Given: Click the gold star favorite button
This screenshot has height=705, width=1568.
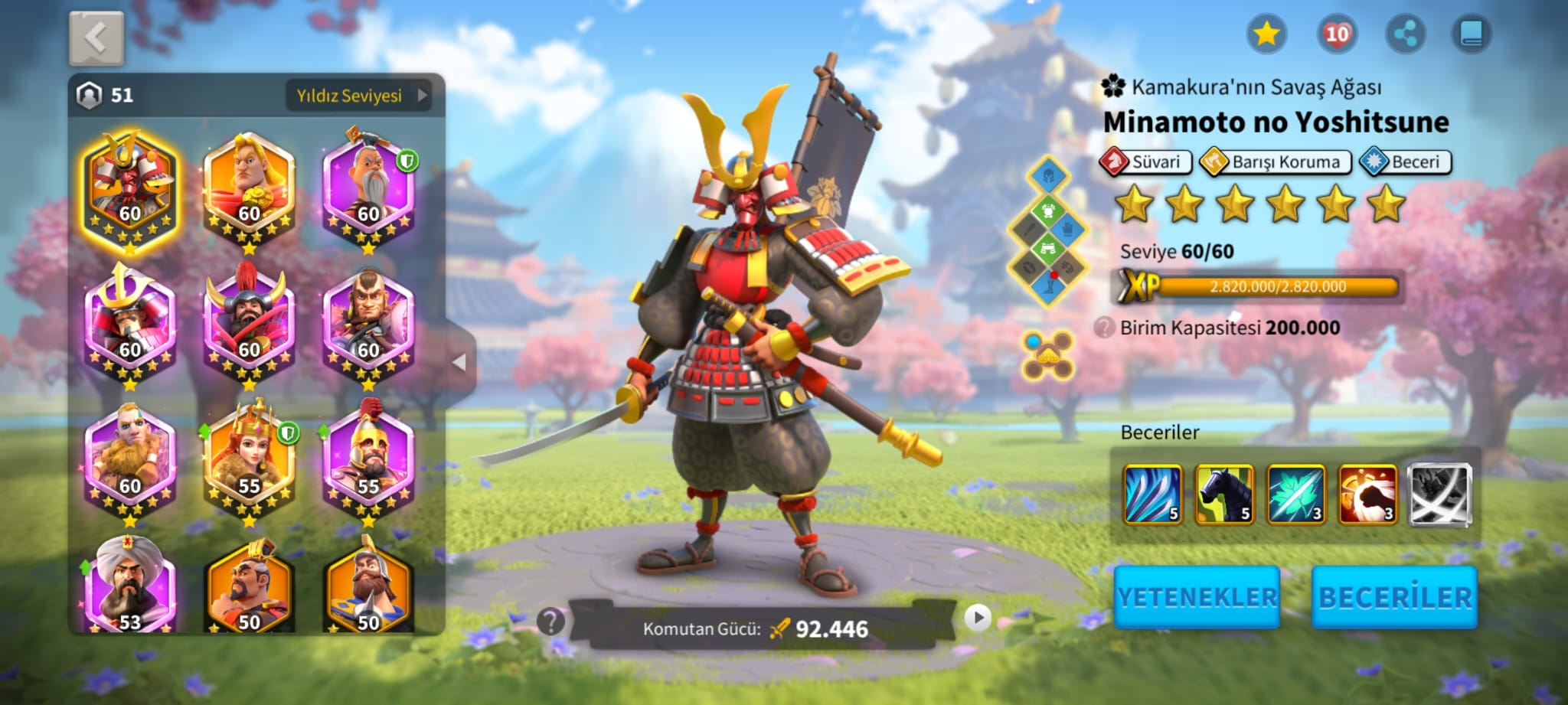Looking at the screenshot, I should pyautogui.click(x=1266, y=34).
